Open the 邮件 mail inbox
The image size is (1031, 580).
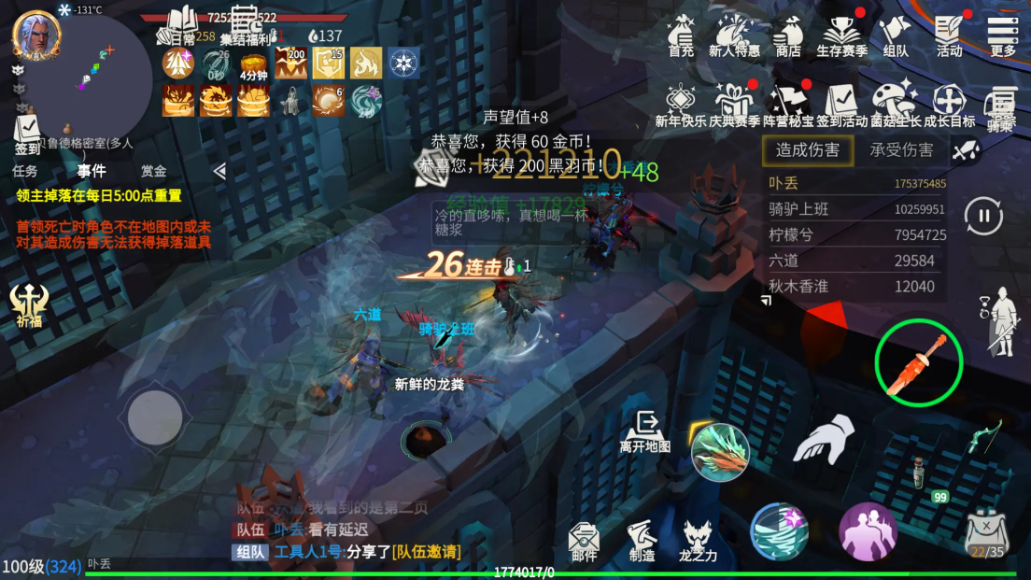pyautogui.click(x=584, y=541)
